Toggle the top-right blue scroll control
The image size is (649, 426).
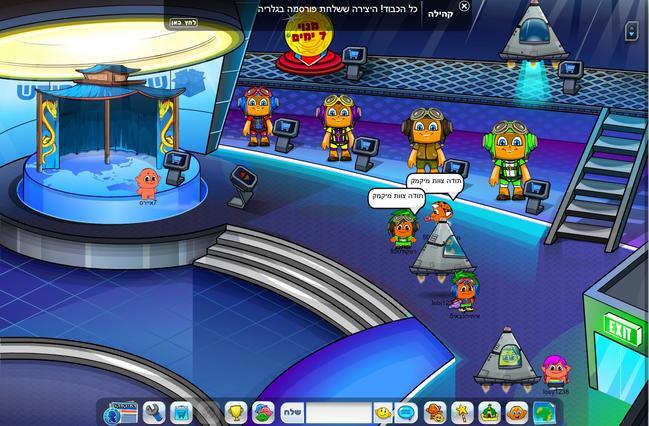click(632, 31)
